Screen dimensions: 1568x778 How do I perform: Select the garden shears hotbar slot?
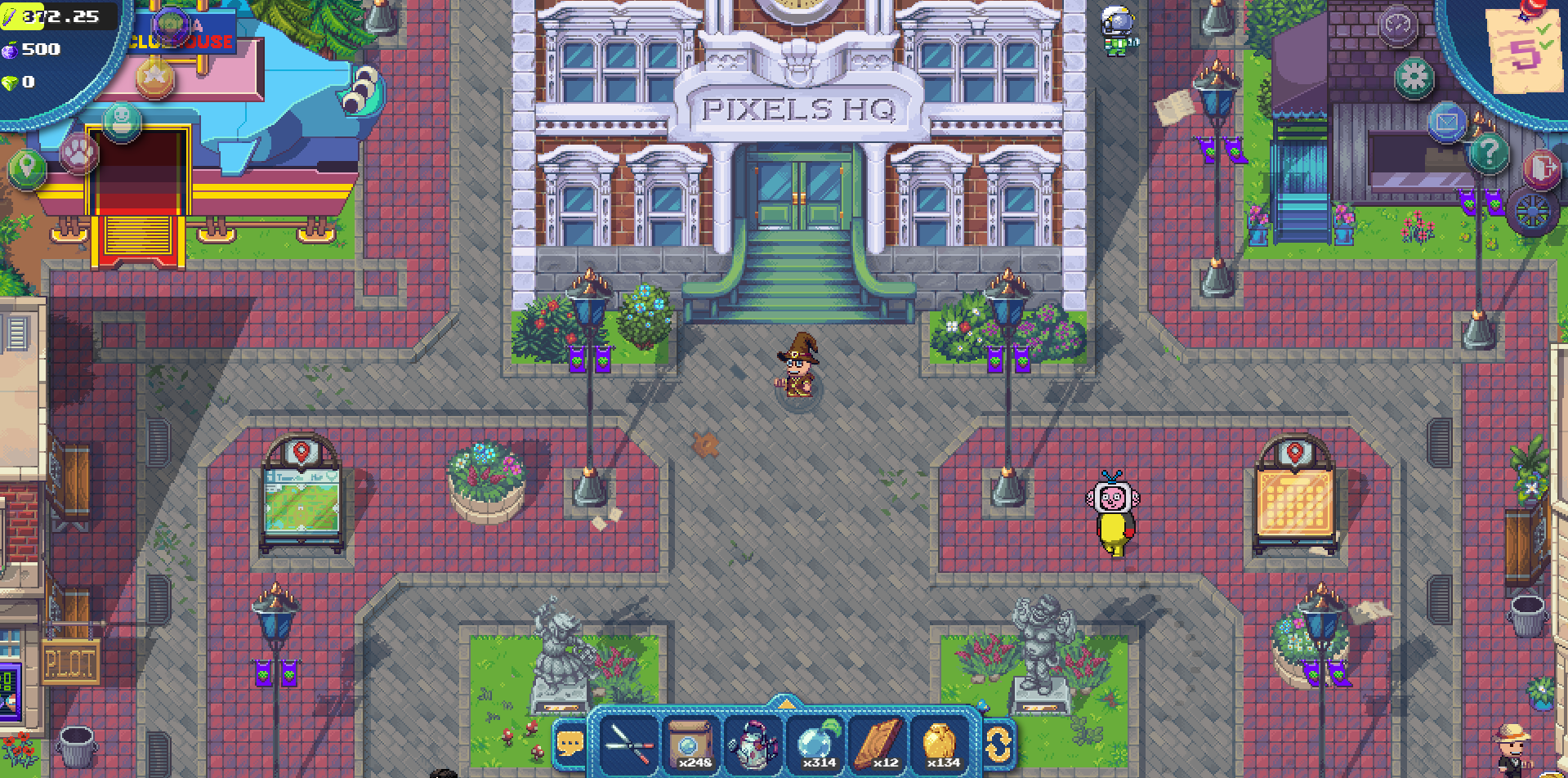click(x=628, y=744)
